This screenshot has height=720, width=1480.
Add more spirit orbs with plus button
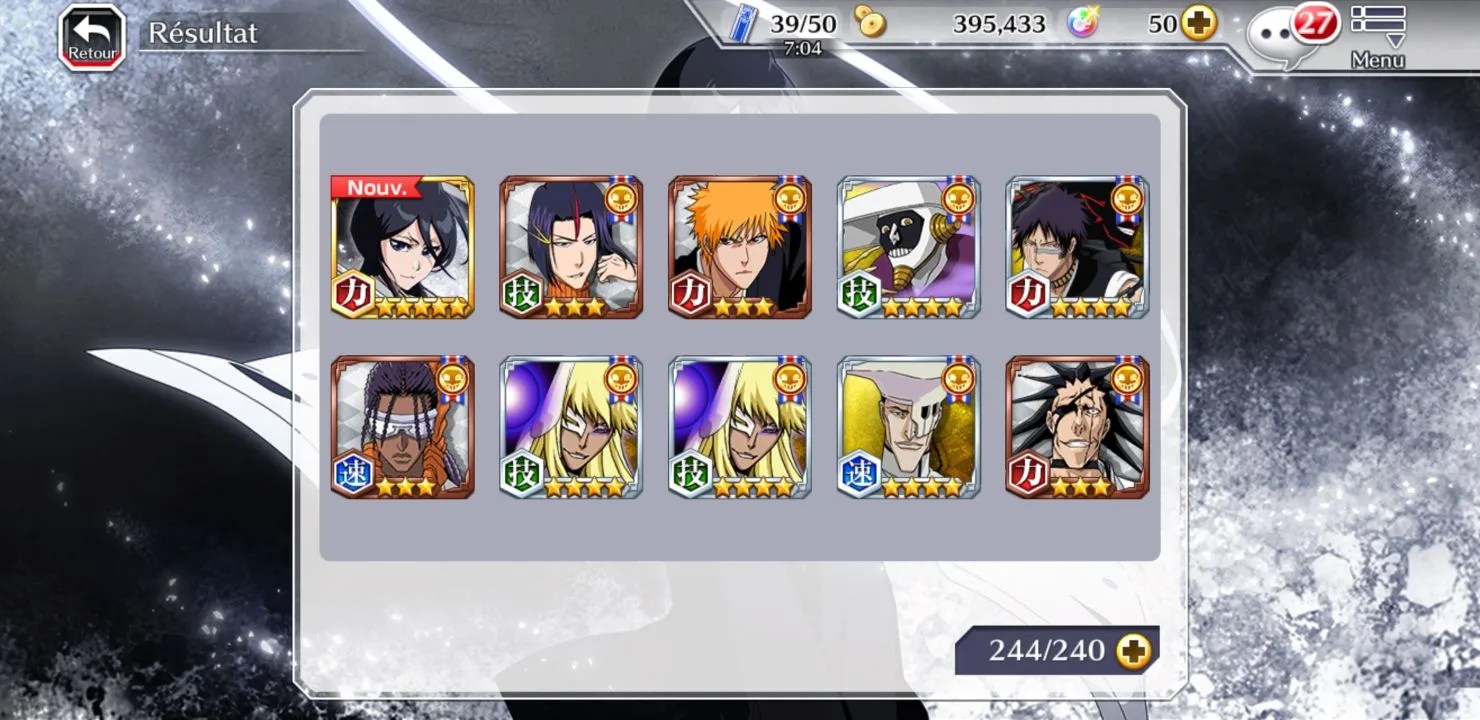(1199, 24)
